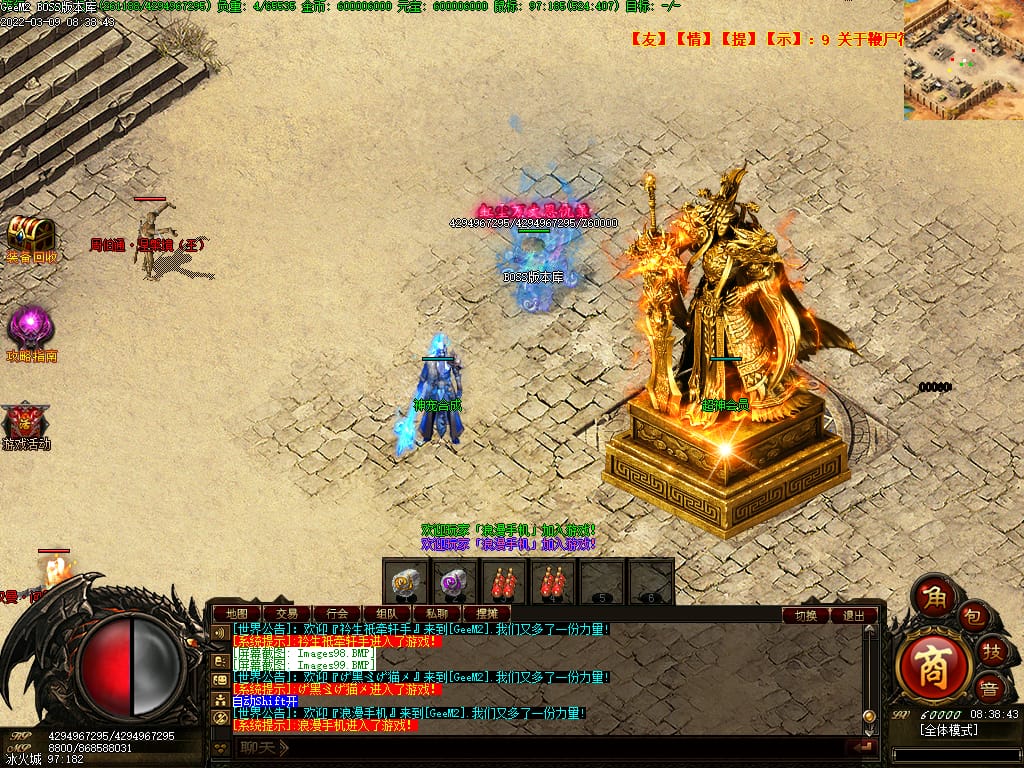The image size is (1024, 768).
Task: Select the 地图 button above the chat
Action: (x=237, y=613)
